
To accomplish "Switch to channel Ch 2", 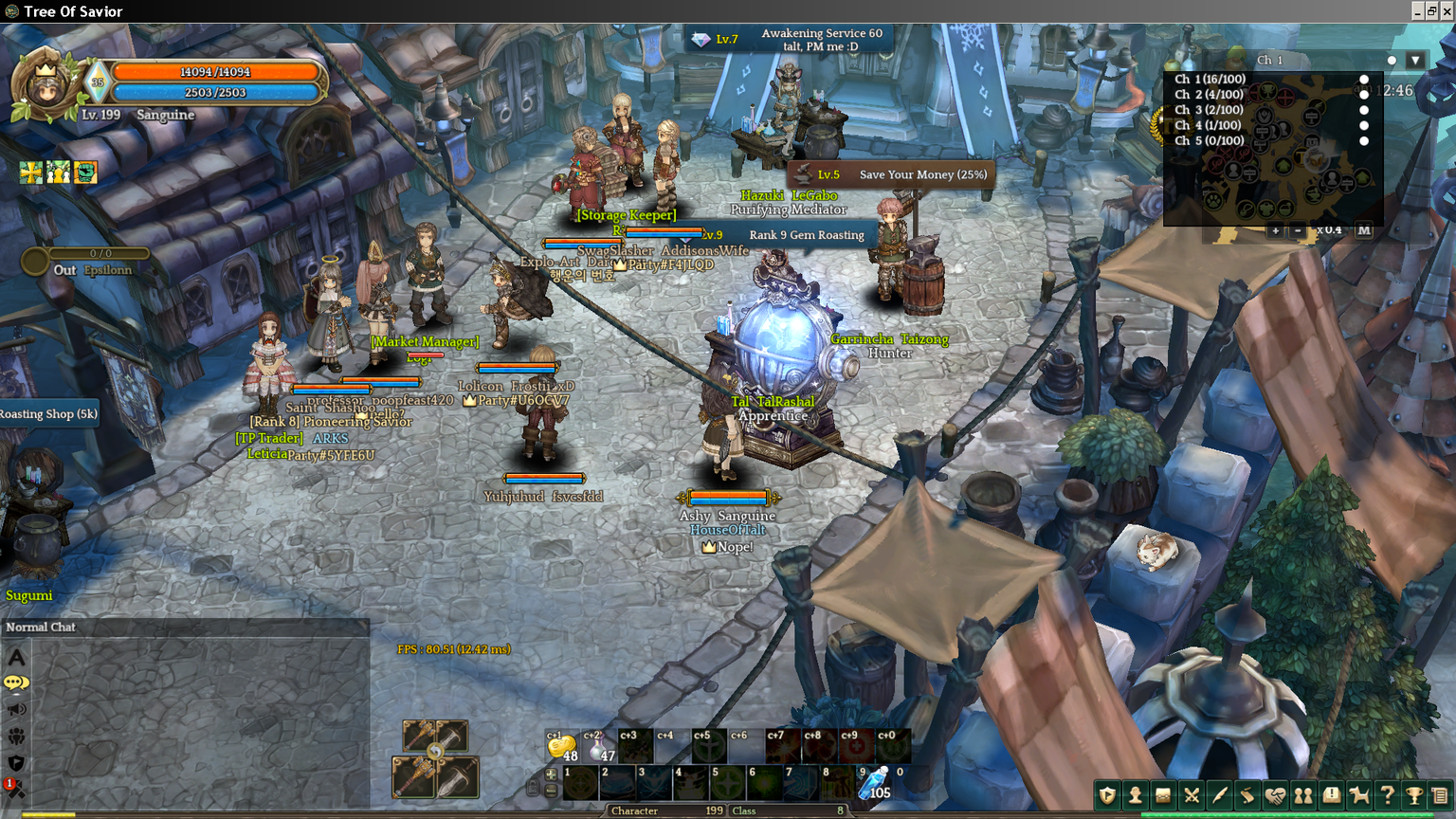I will click(x=1210, y=95).
